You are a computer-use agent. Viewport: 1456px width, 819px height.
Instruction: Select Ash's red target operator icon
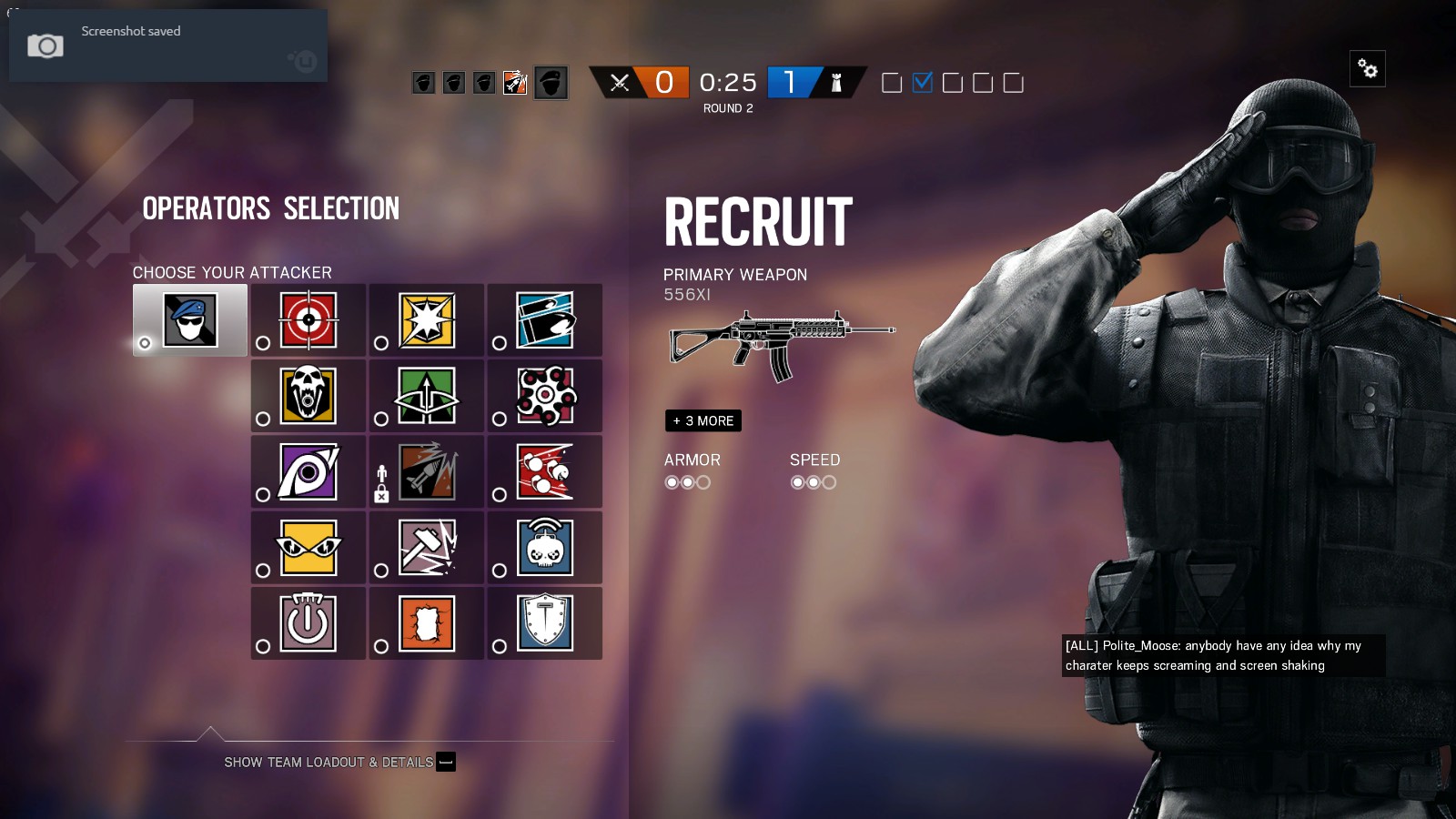[x=308, y=319]
